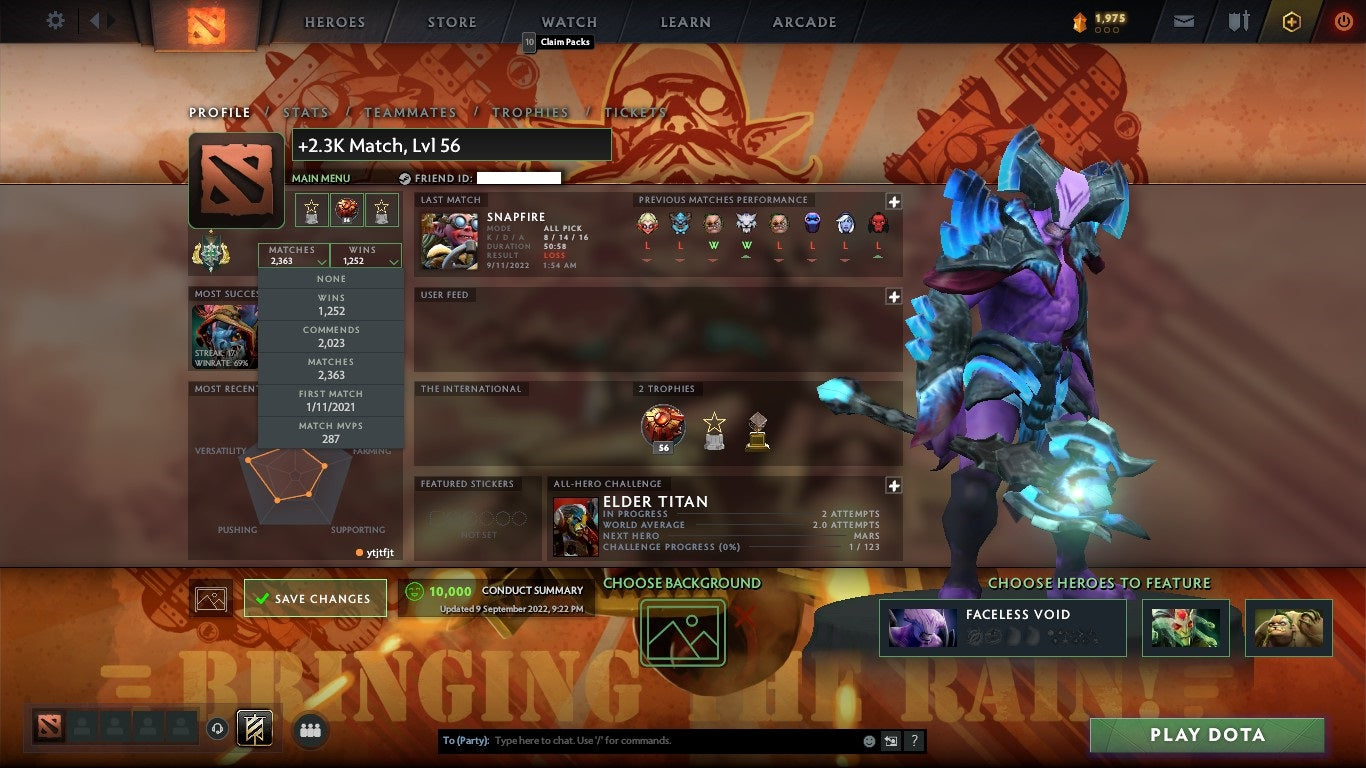Select Faceless Void as featured hero
The height and width of the screenshot is (768, 1366).
click(1002, 626)
